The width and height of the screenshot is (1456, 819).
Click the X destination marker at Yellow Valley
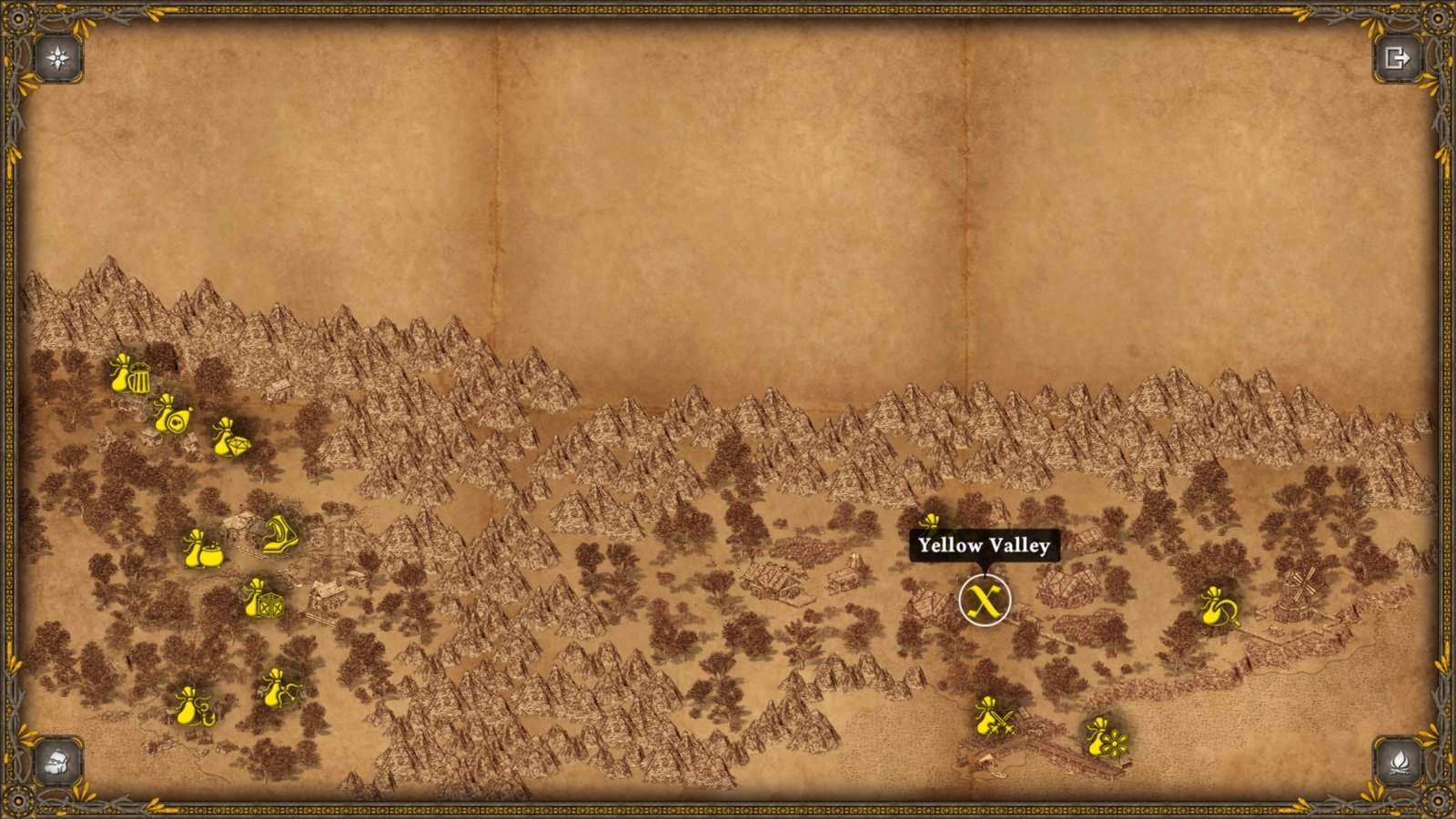pos(986,600)
